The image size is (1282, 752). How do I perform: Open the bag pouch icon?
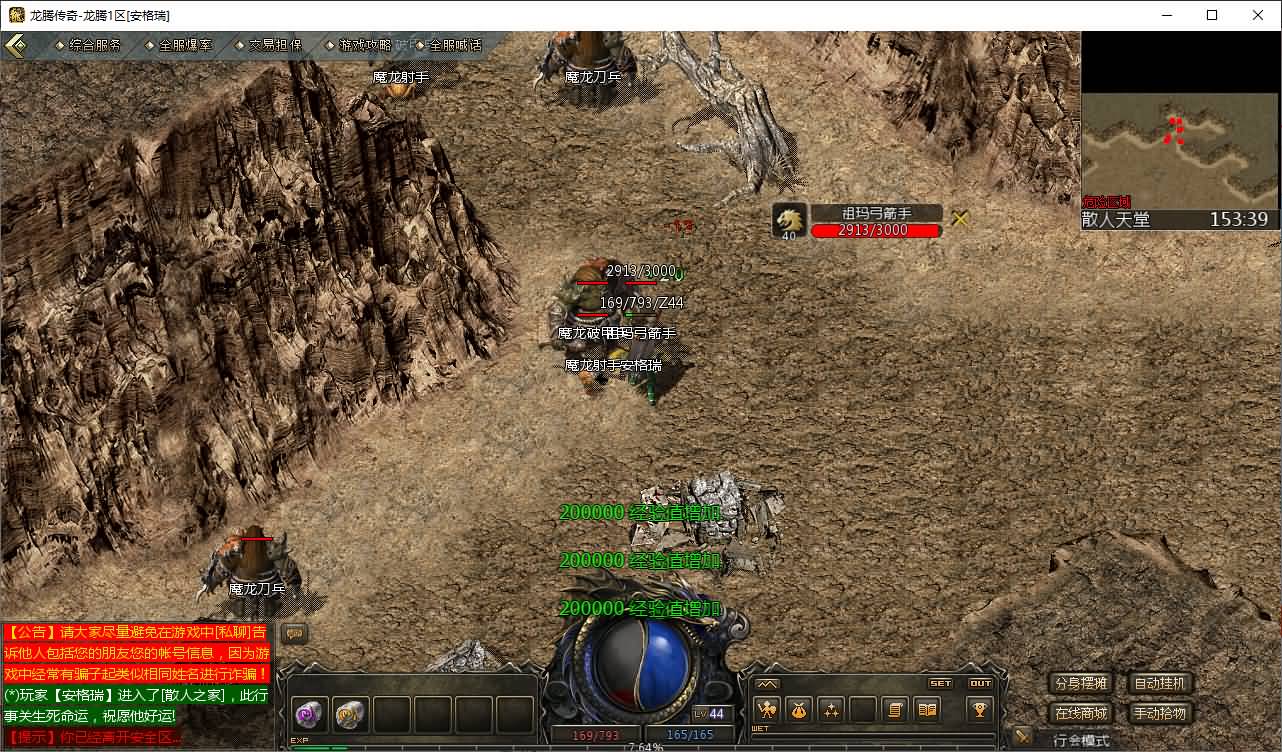799,710
